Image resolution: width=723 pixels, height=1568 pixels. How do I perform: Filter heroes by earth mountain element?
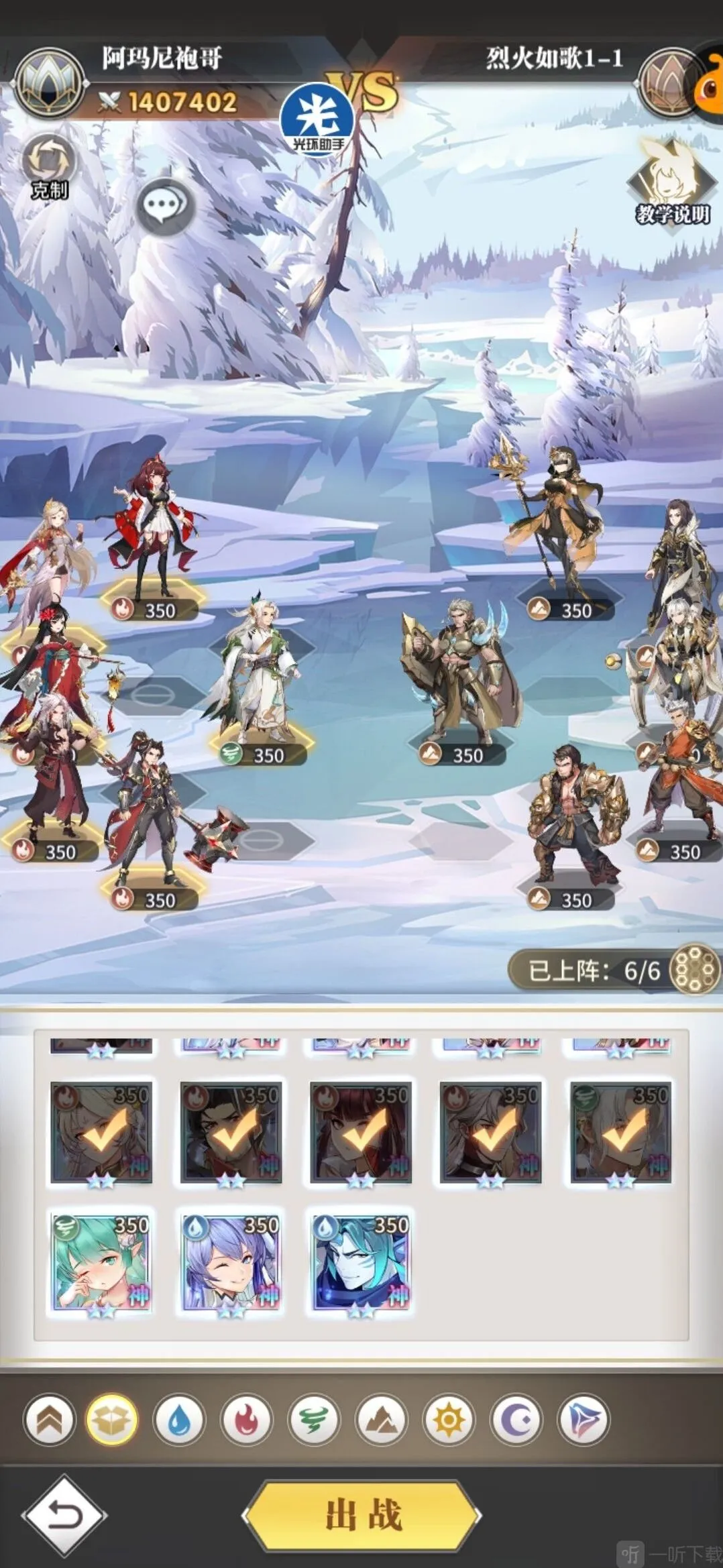[381, 1420]
